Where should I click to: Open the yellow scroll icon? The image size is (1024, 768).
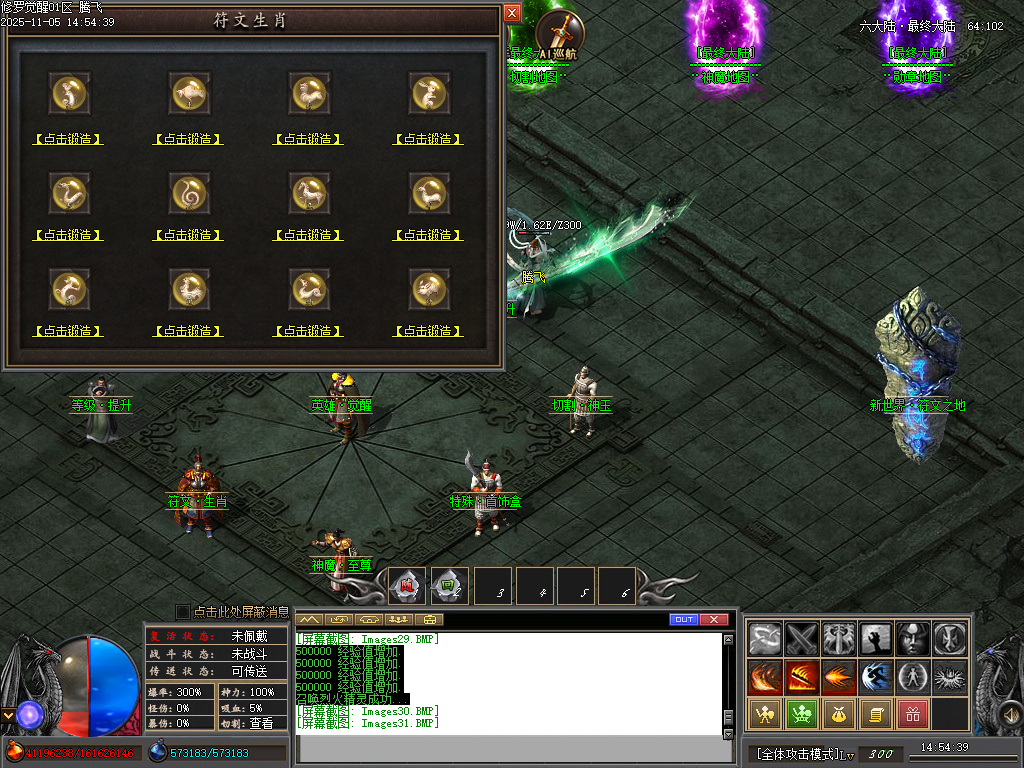tap(876, 714)
